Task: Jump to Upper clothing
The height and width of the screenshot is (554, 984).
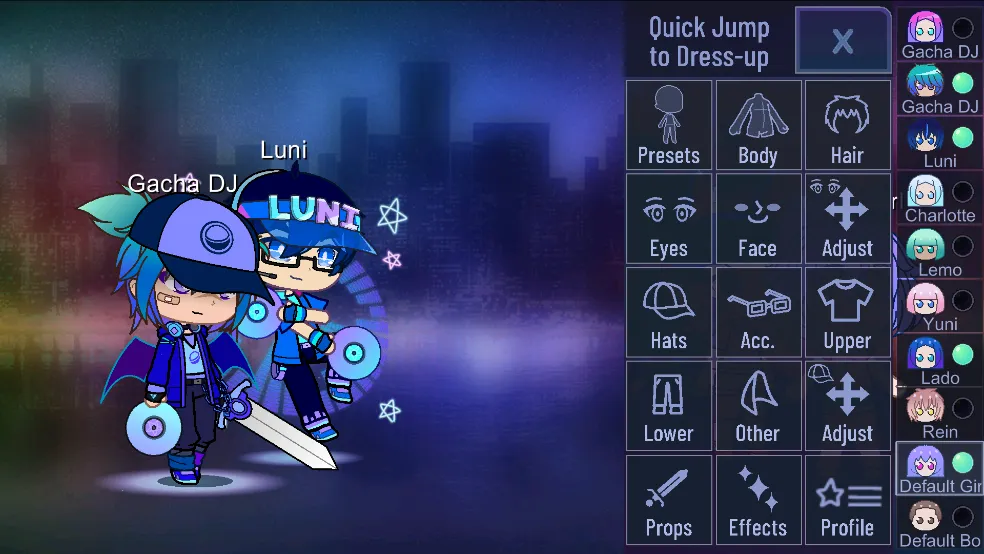Action: [x=847, y=312]
